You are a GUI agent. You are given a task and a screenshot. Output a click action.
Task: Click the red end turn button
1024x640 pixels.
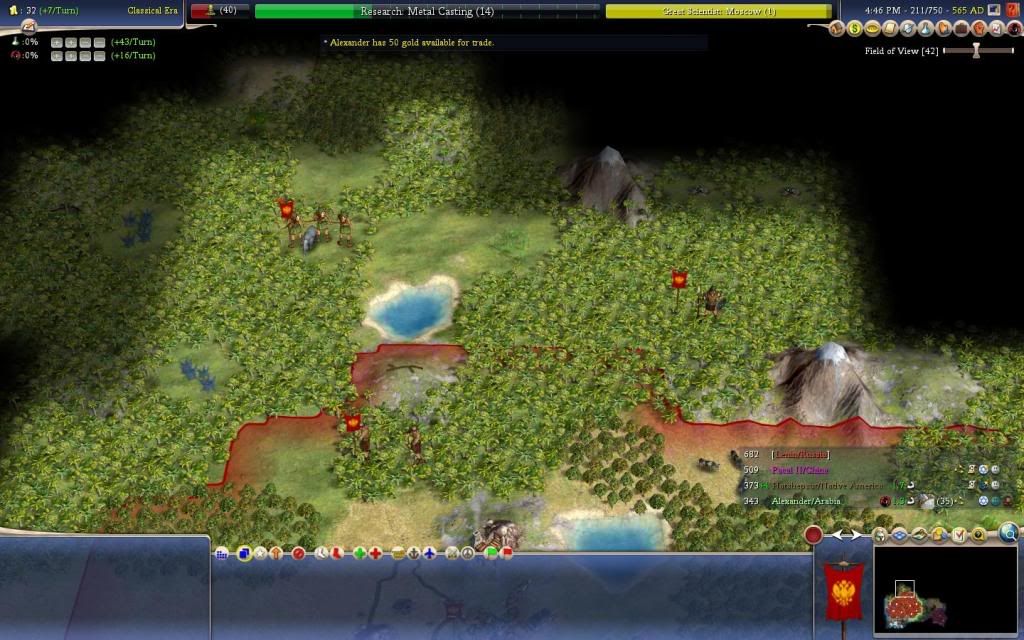[x=814, y=535]
